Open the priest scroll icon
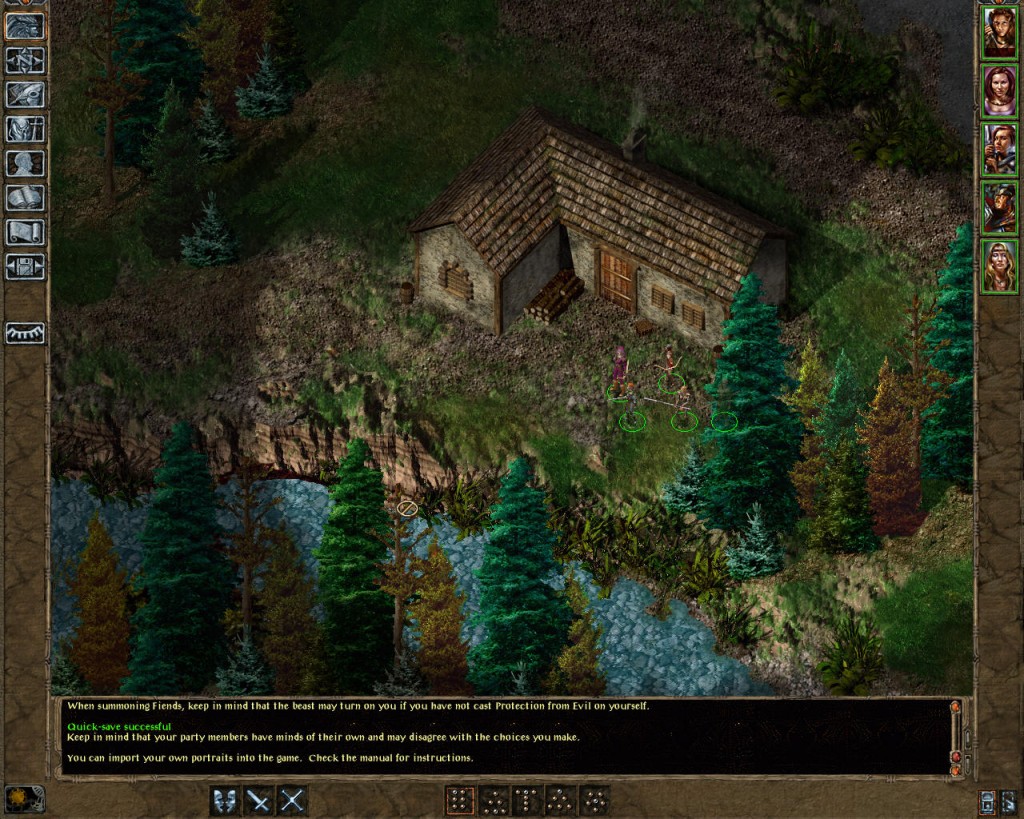The width and height of the screenshot is (1024, 819). (x=25, y=232)
